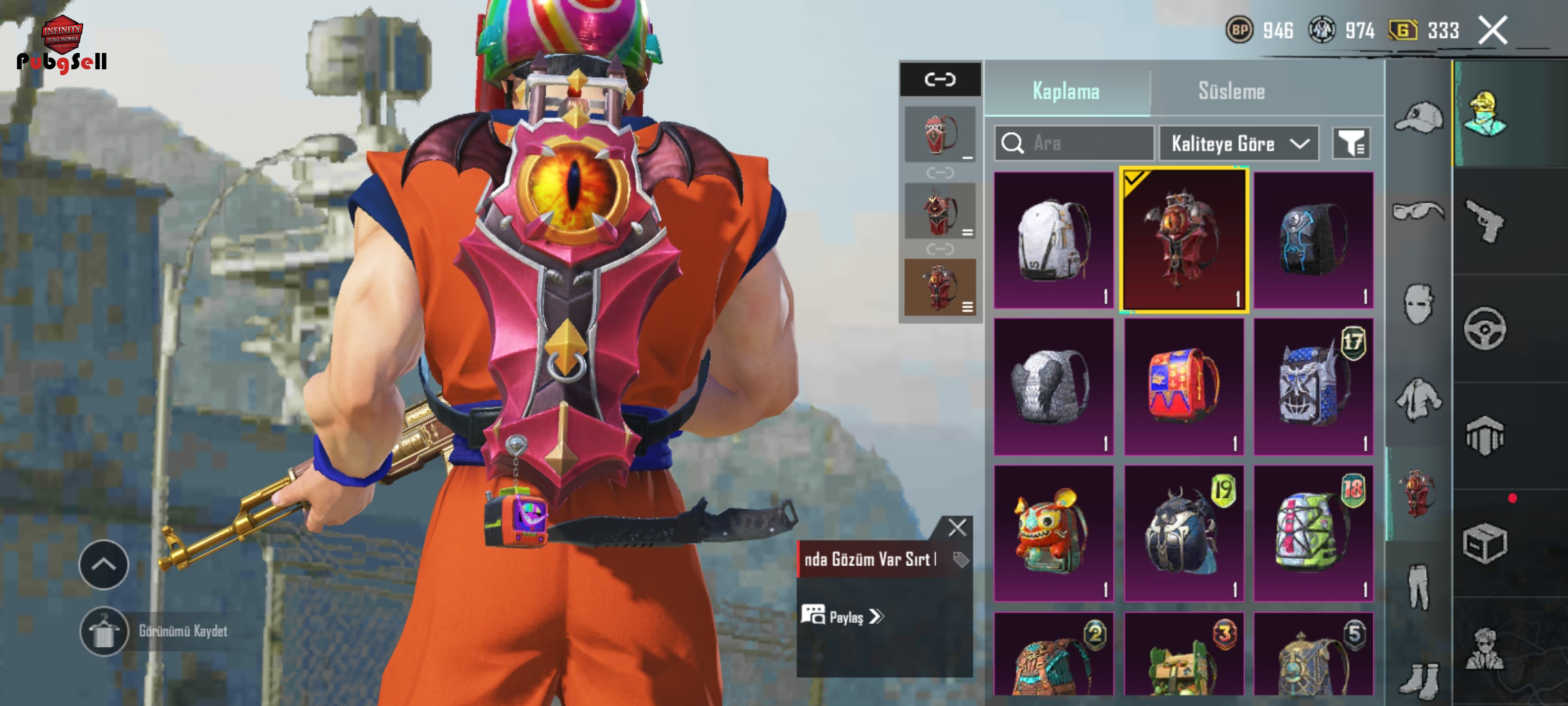
Task: Choose the black and blue backpack skin
Action: (x=1313, y=240)
